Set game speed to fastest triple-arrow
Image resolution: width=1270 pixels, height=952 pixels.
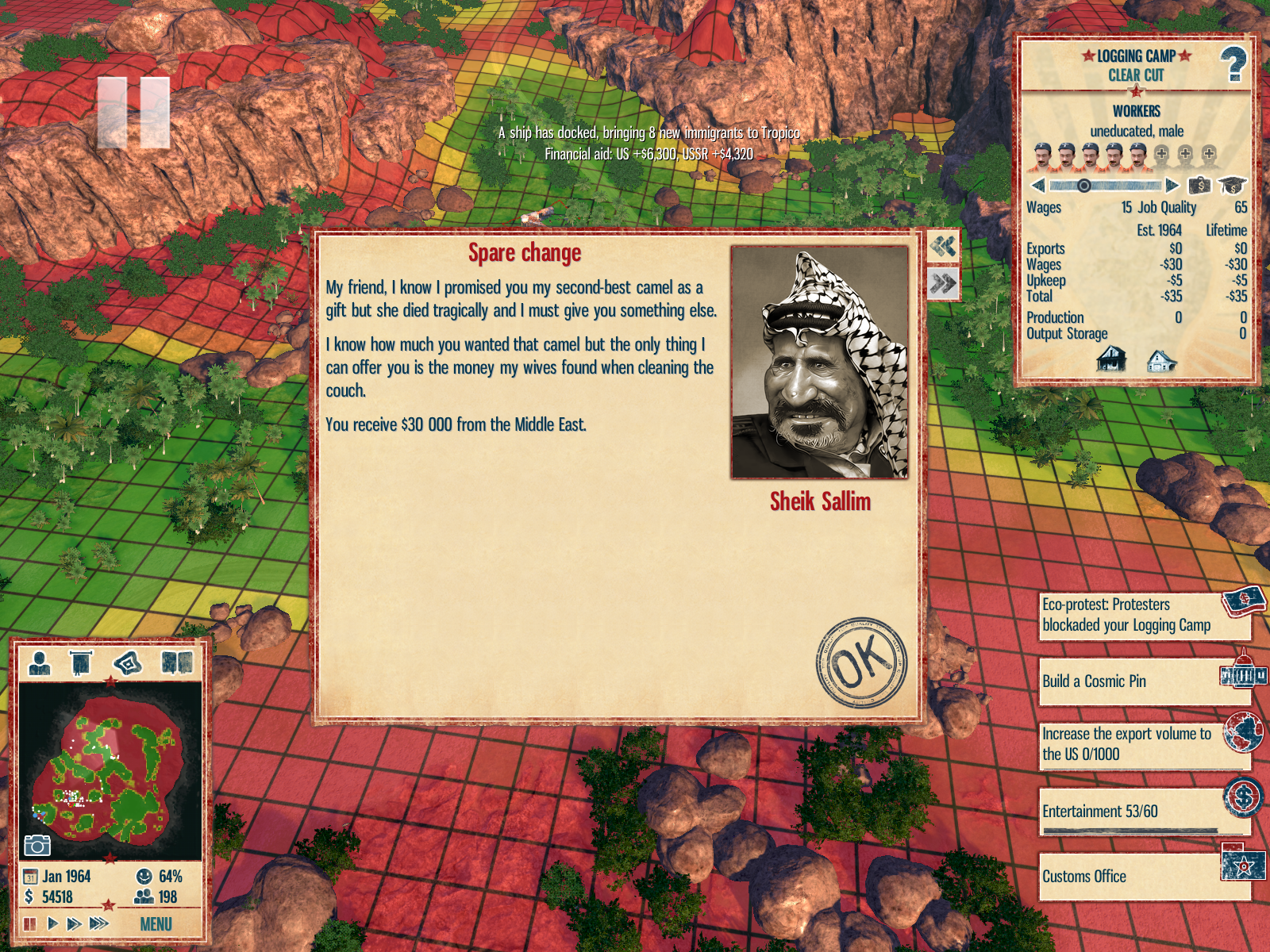click(99, 923)
